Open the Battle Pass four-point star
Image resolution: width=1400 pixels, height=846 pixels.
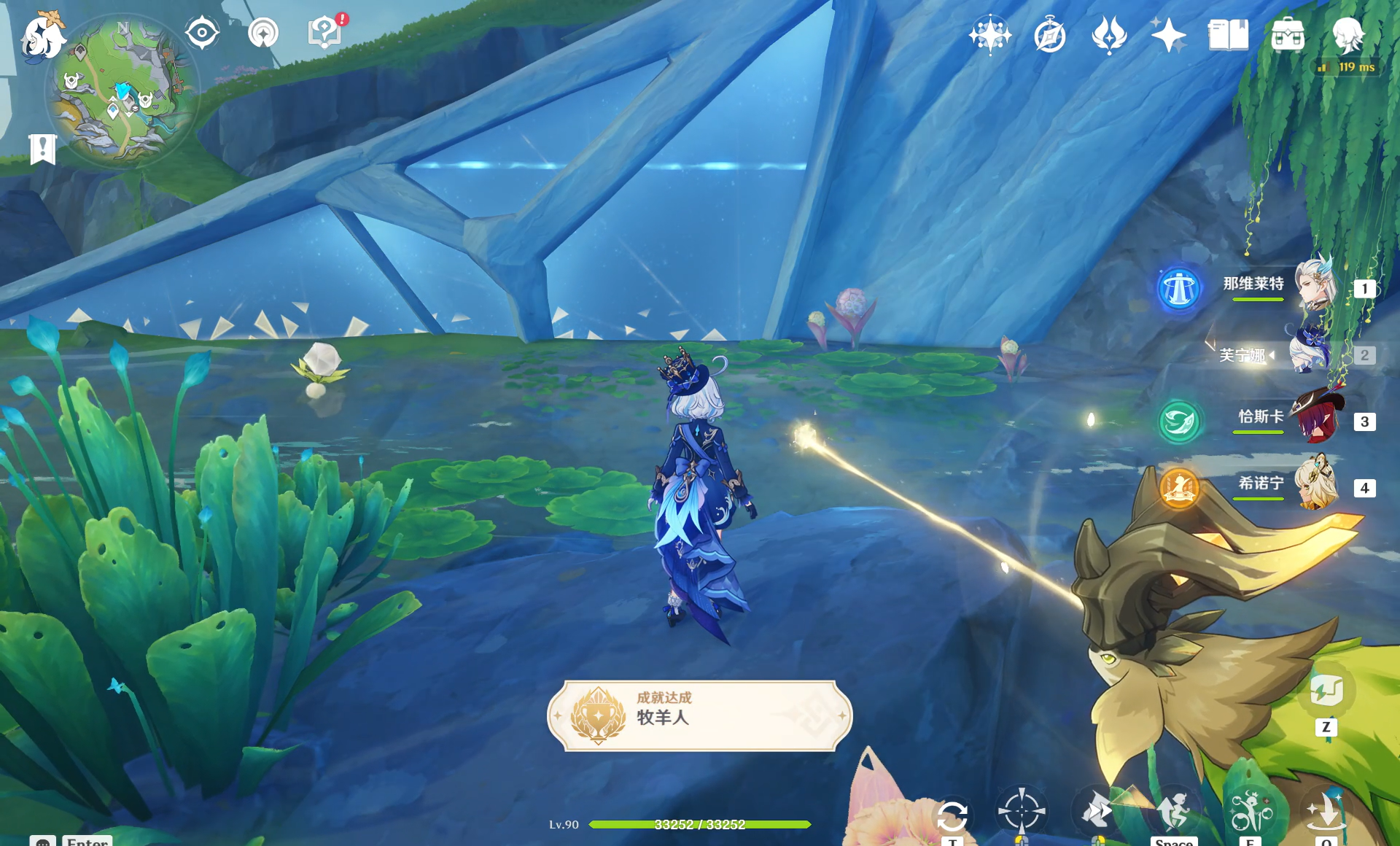pos(1168,35)
